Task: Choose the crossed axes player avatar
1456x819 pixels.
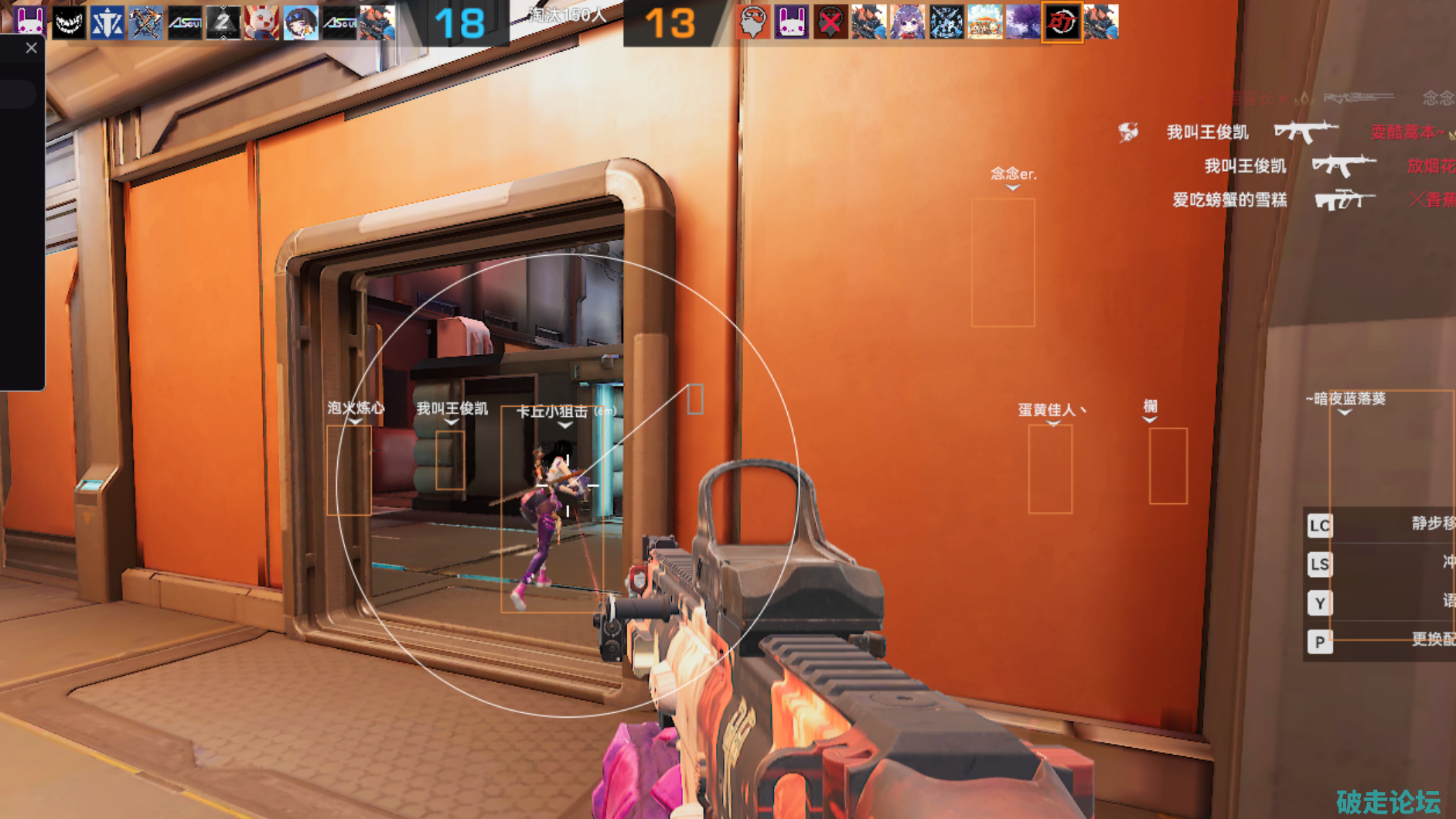Action: click(x=145, y=22)
